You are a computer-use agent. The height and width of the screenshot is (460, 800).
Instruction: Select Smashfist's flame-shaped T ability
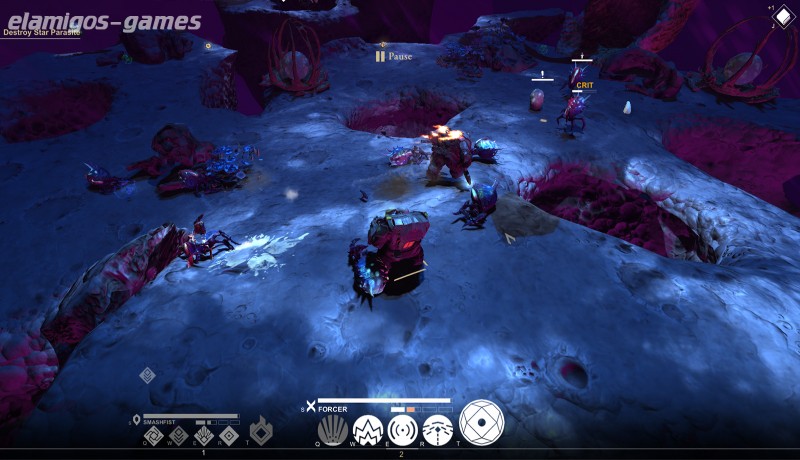point(261,431)
